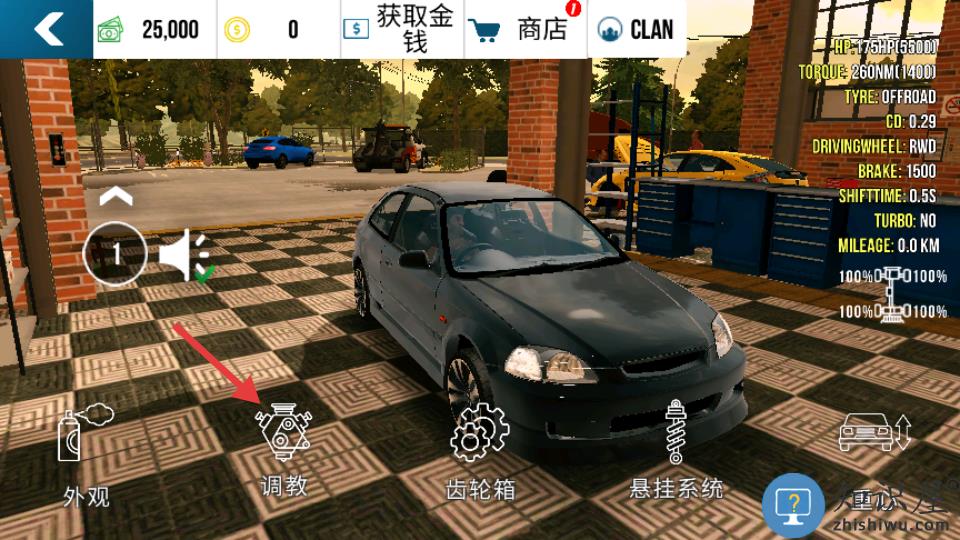The width and height of the screenshot is (960, 540).
Task: Open the 悬挂系统 suspension menu
Action: pos(675,450)
